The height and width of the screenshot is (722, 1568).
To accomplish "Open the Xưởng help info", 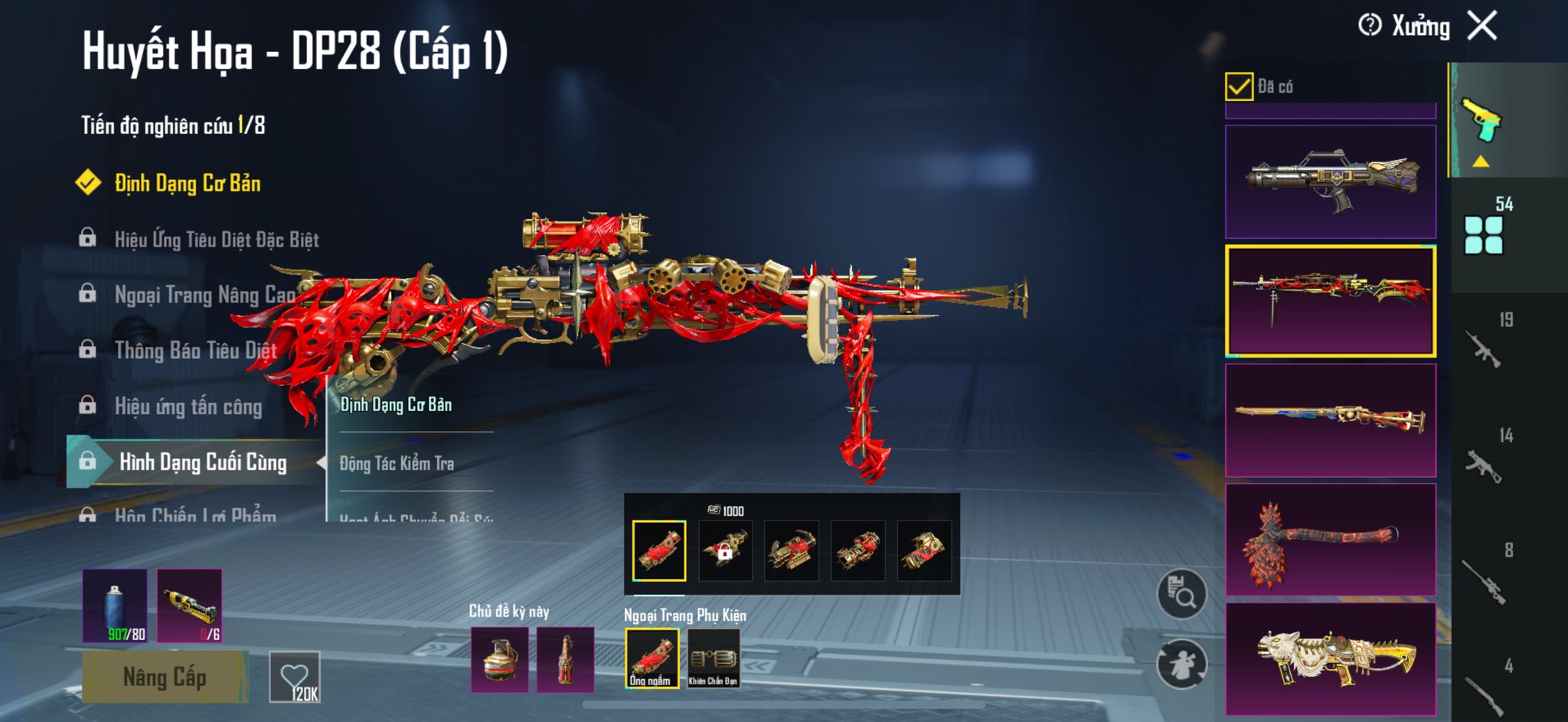I will coord(1370,26).
